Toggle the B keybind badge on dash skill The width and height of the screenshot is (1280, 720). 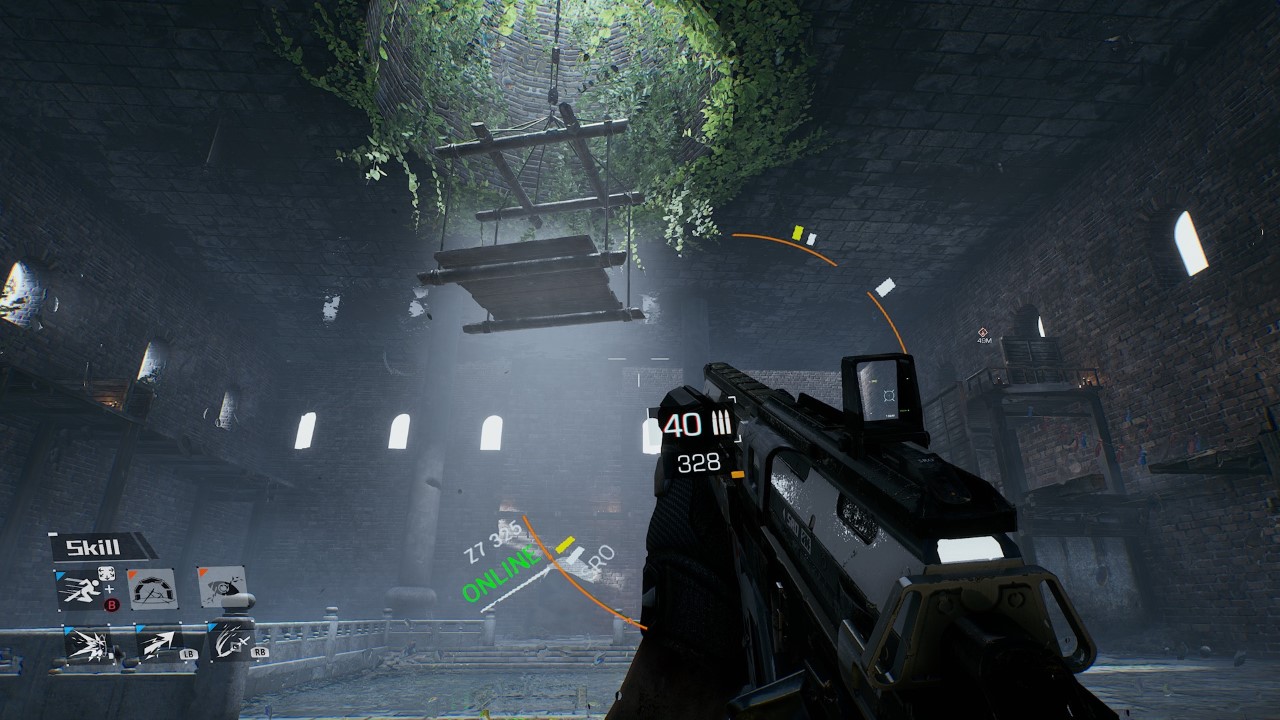tap(111, 605)
